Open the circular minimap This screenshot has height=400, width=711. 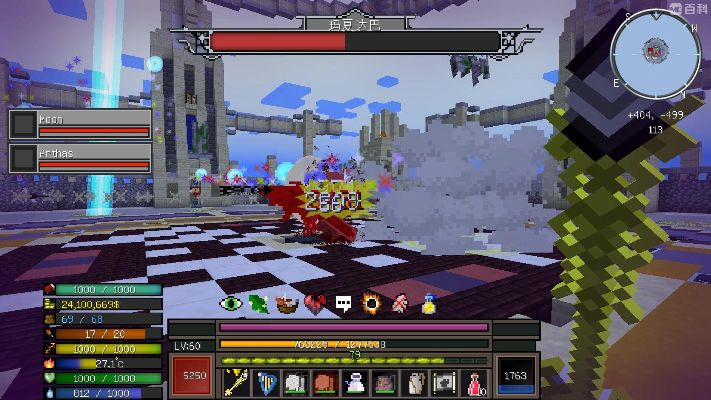655,51
